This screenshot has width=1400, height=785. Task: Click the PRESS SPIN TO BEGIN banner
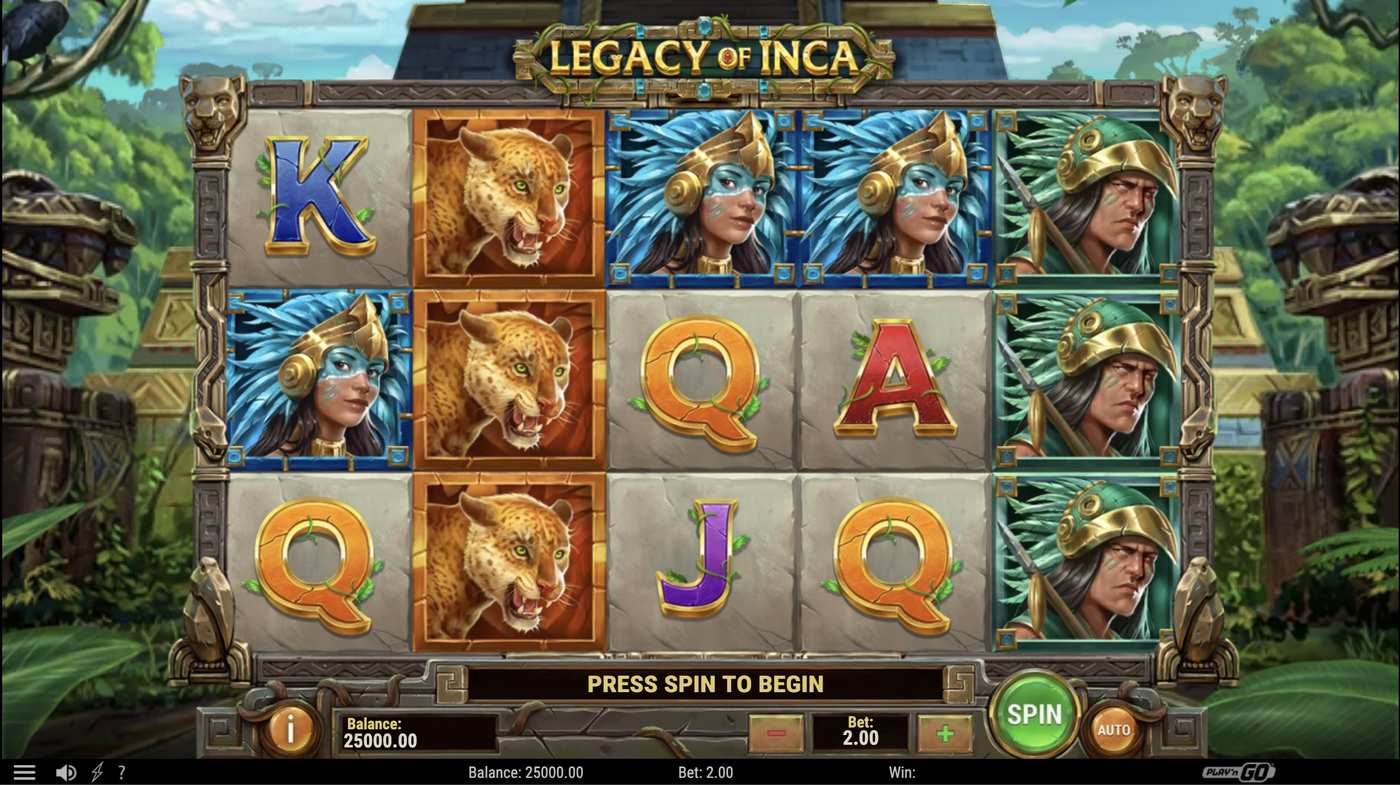[x=705, y=684]
